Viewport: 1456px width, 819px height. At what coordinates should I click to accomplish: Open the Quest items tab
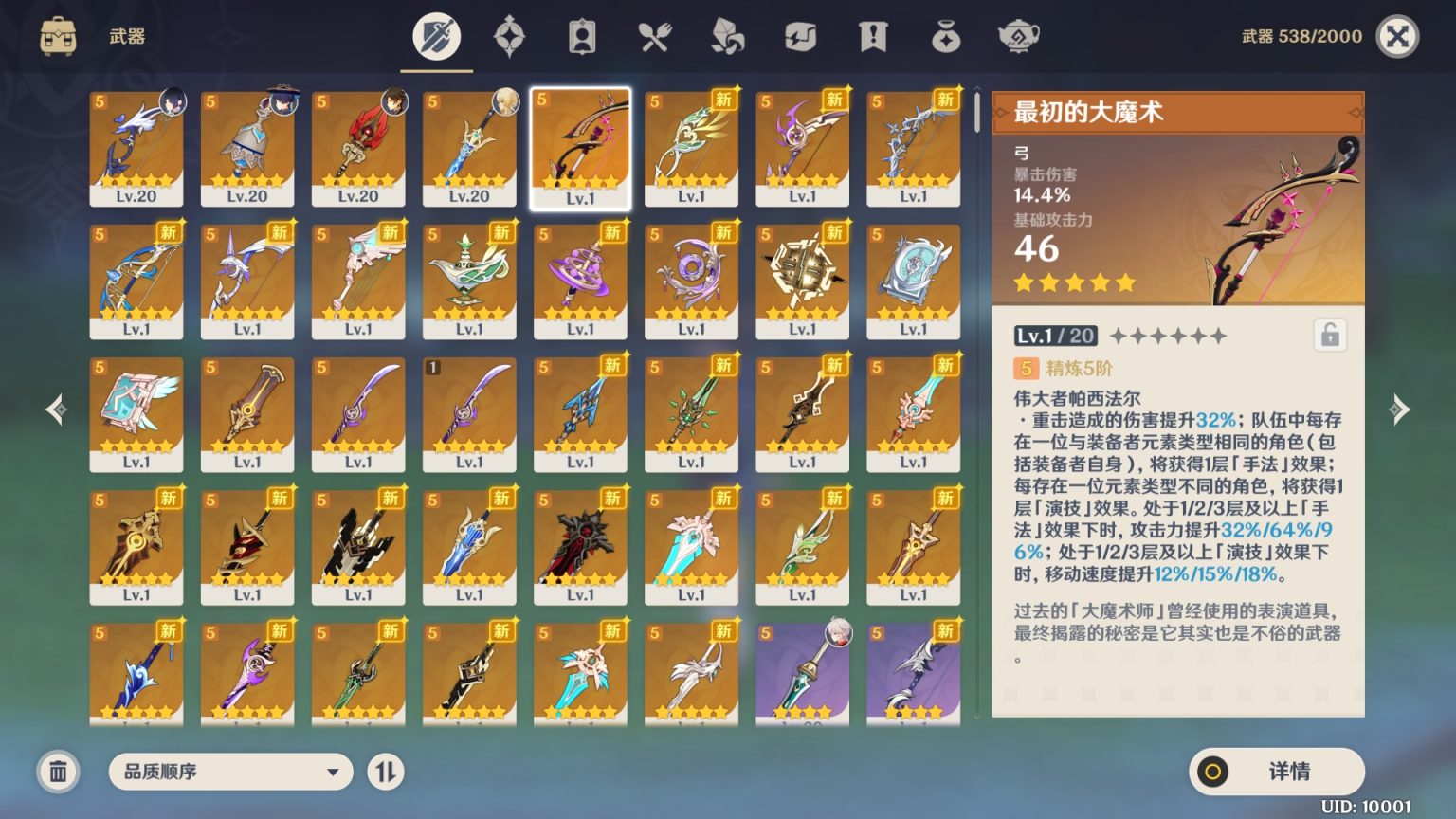point(873,37)
